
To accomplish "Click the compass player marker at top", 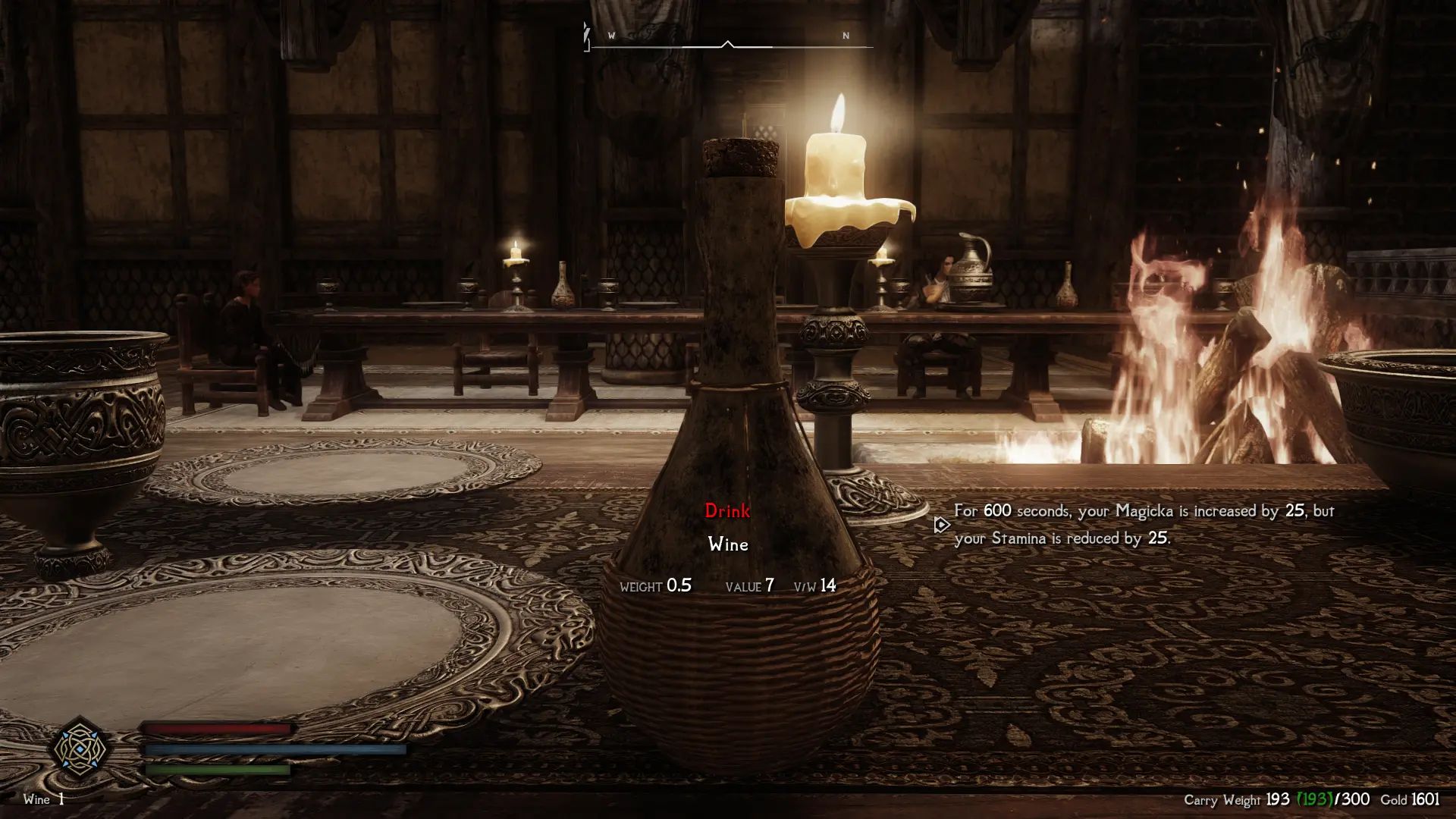I will pos(728,43).
